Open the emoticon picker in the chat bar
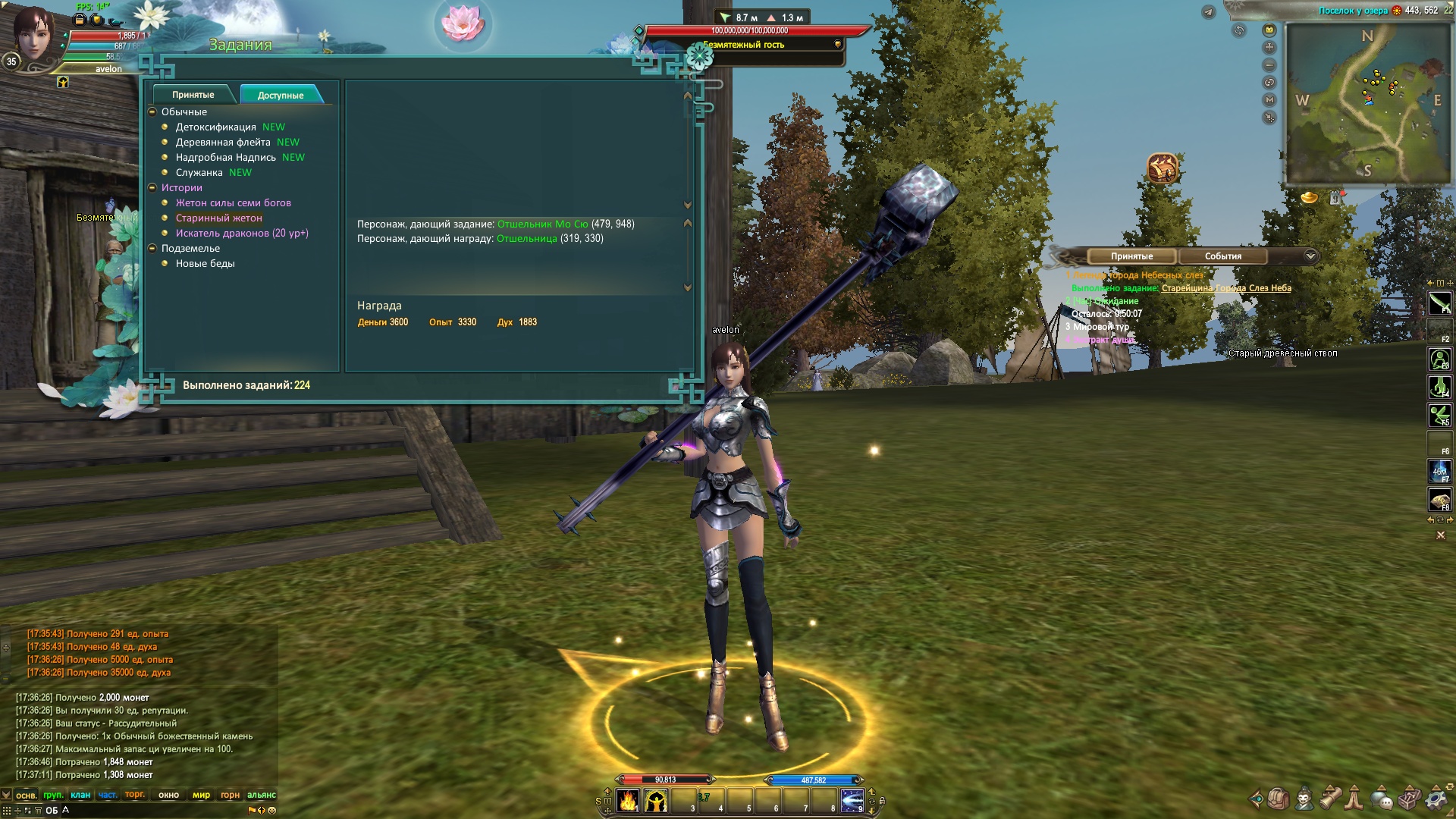The width and height of the screenshot is (1456, 819). pos(271,810)
